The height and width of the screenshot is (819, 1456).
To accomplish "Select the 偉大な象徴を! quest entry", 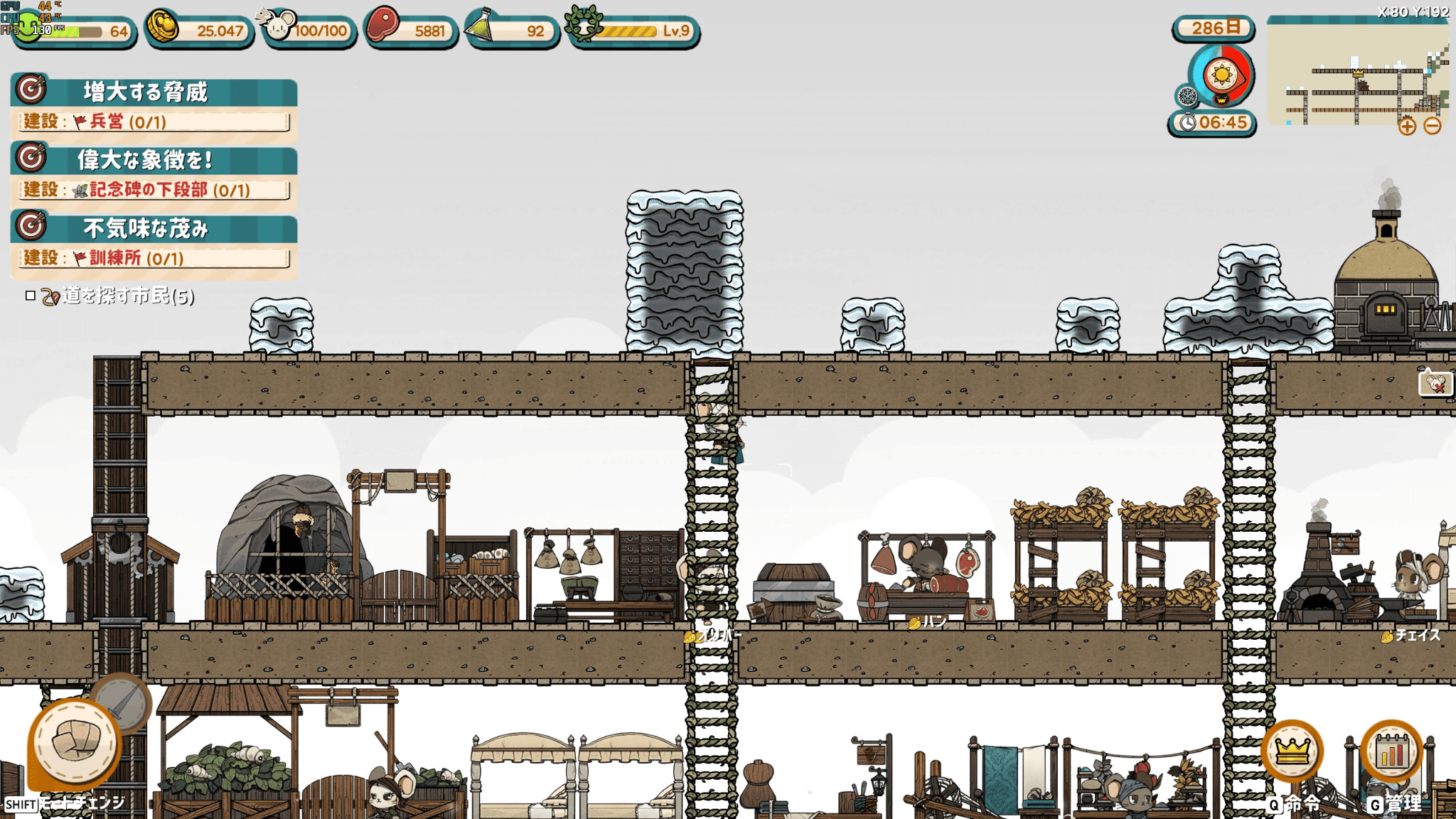I will [154, 160].
